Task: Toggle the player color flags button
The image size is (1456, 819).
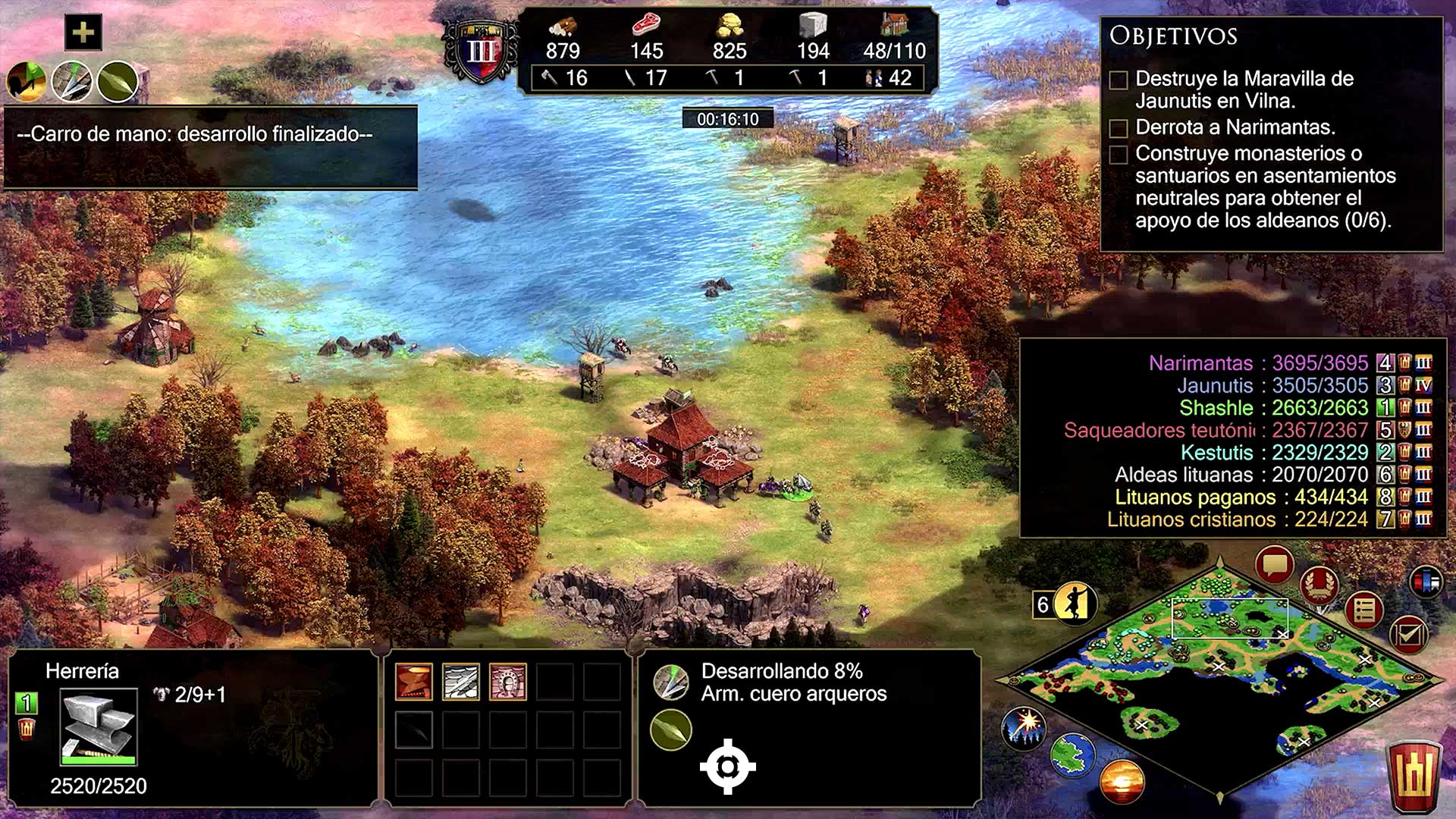Action: point(1426,582)
